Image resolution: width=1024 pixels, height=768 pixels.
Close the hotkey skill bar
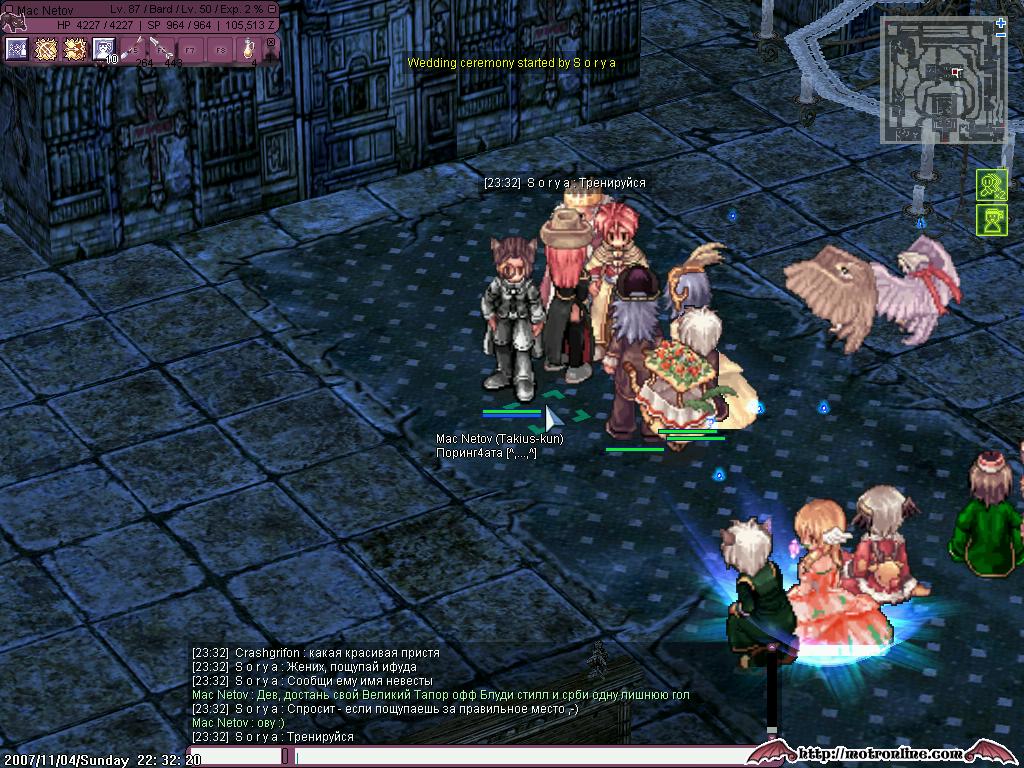click(x=270, y=43)
